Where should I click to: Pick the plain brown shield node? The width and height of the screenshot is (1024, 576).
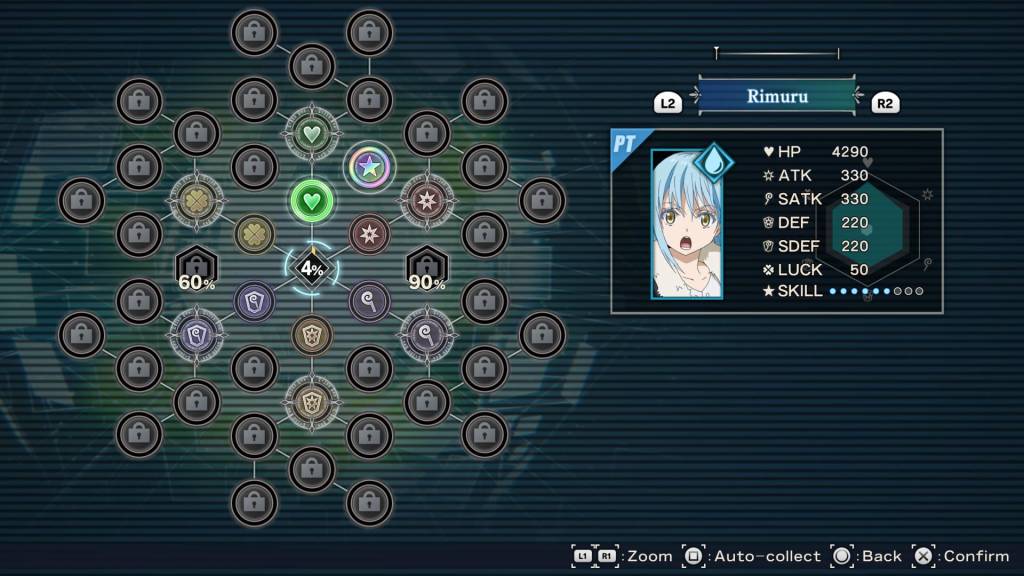[312, 334]
